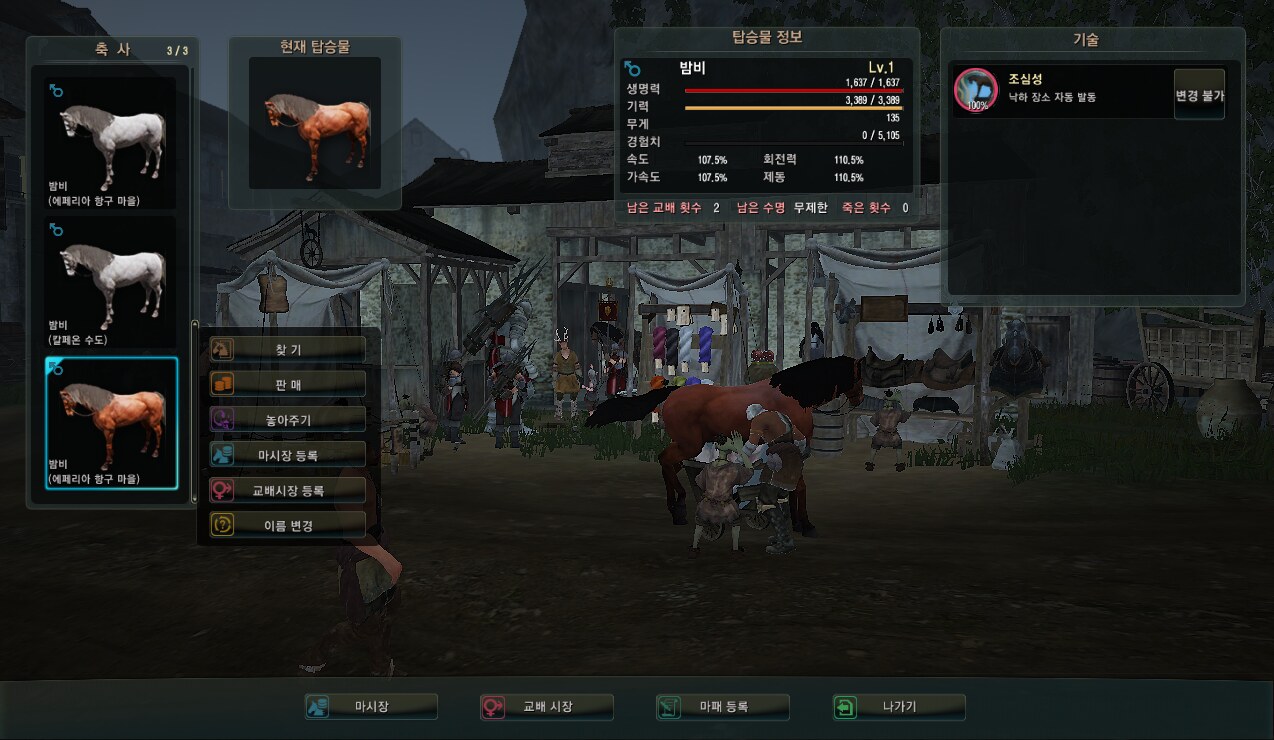Image resolution: width=1274 pixels, height=740 pixels.
Task: Rename the horse with 이름 변경
Action: [287, 525]
